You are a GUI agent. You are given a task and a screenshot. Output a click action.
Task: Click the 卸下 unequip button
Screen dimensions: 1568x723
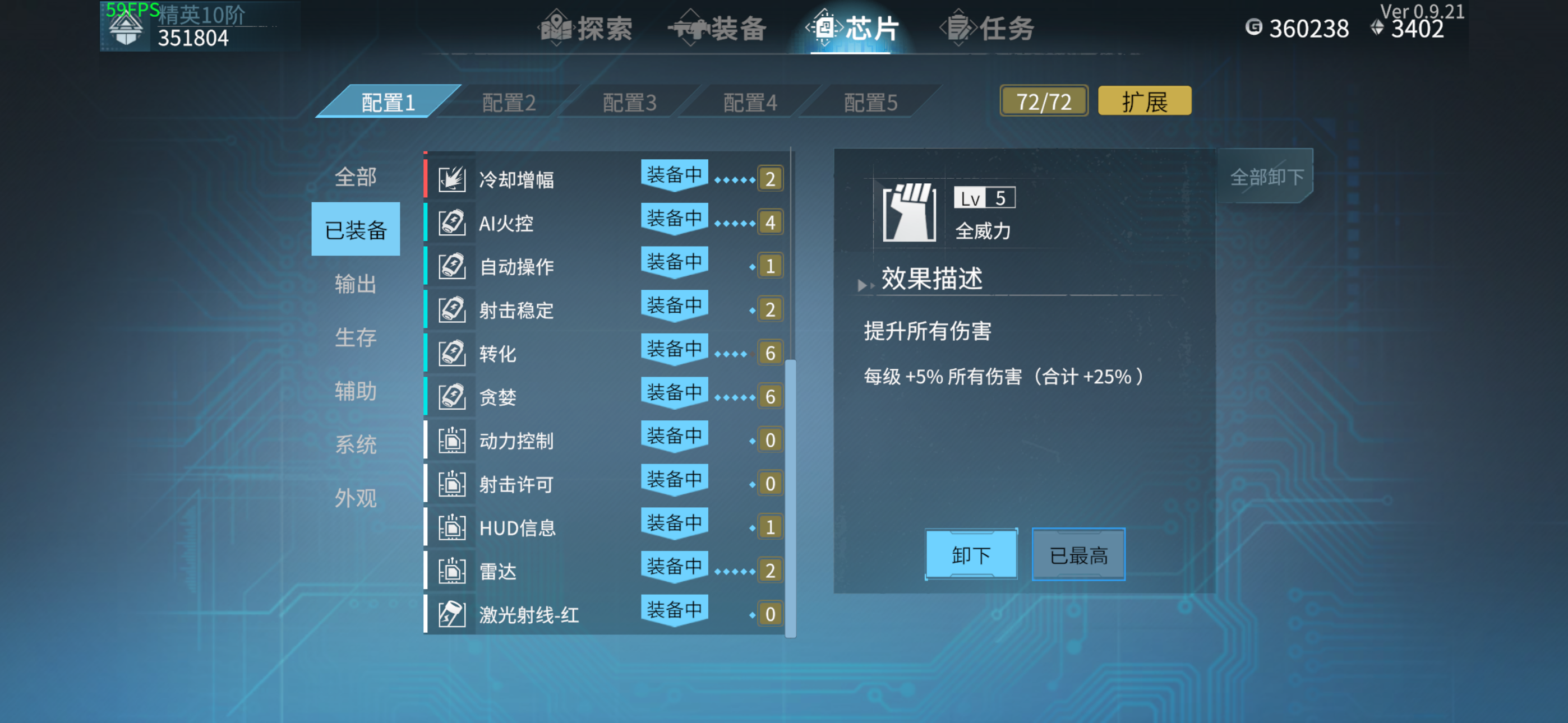(x=970, y=554)
